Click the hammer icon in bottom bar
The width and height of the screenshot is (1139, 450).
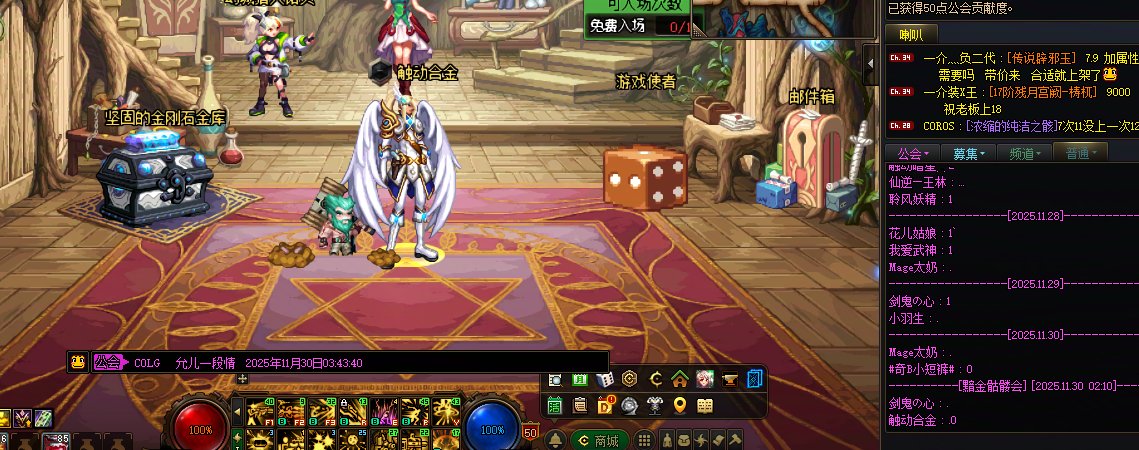(x=735, y=440)
